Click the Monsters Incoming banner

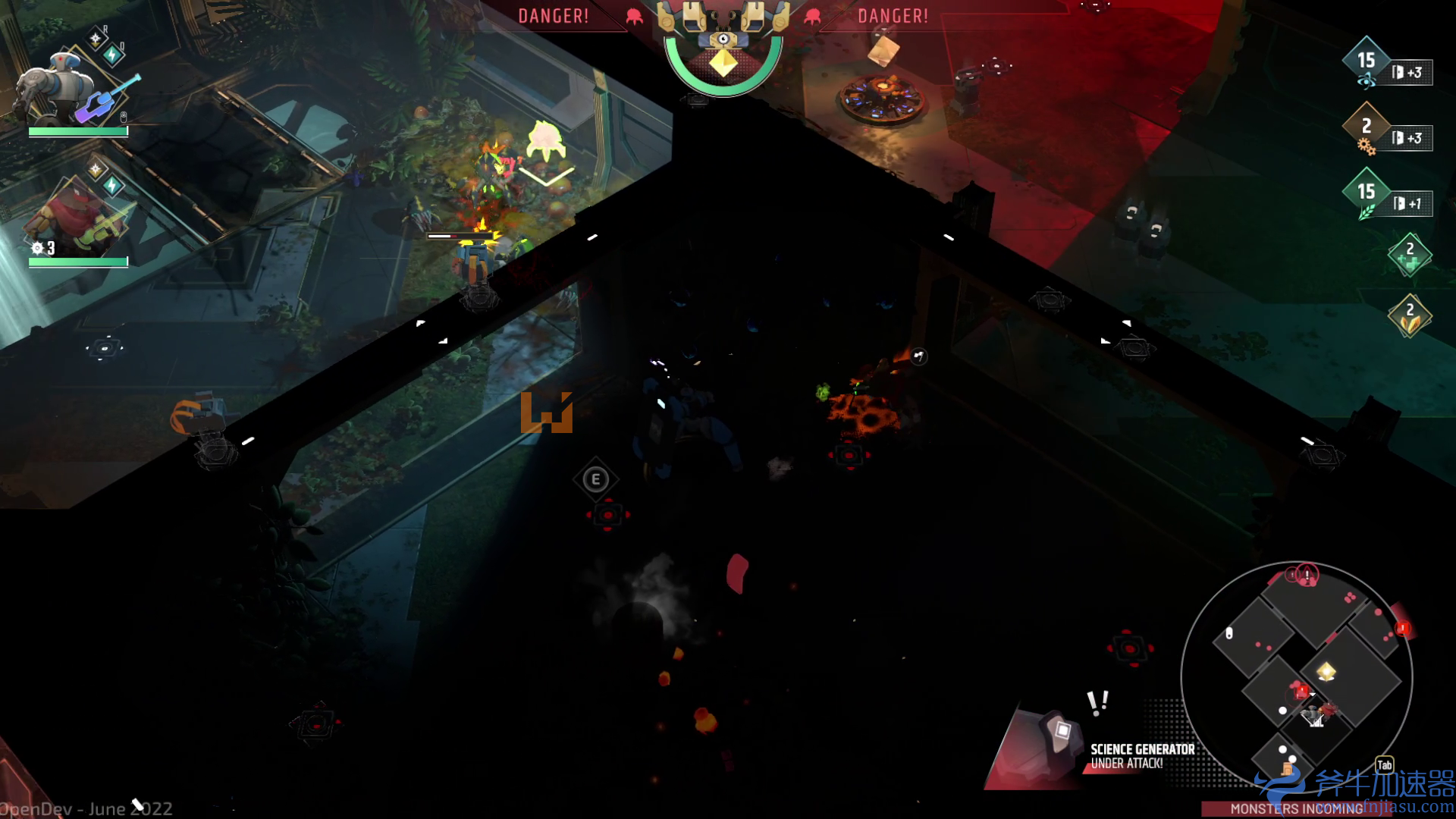coord(1295,809)
